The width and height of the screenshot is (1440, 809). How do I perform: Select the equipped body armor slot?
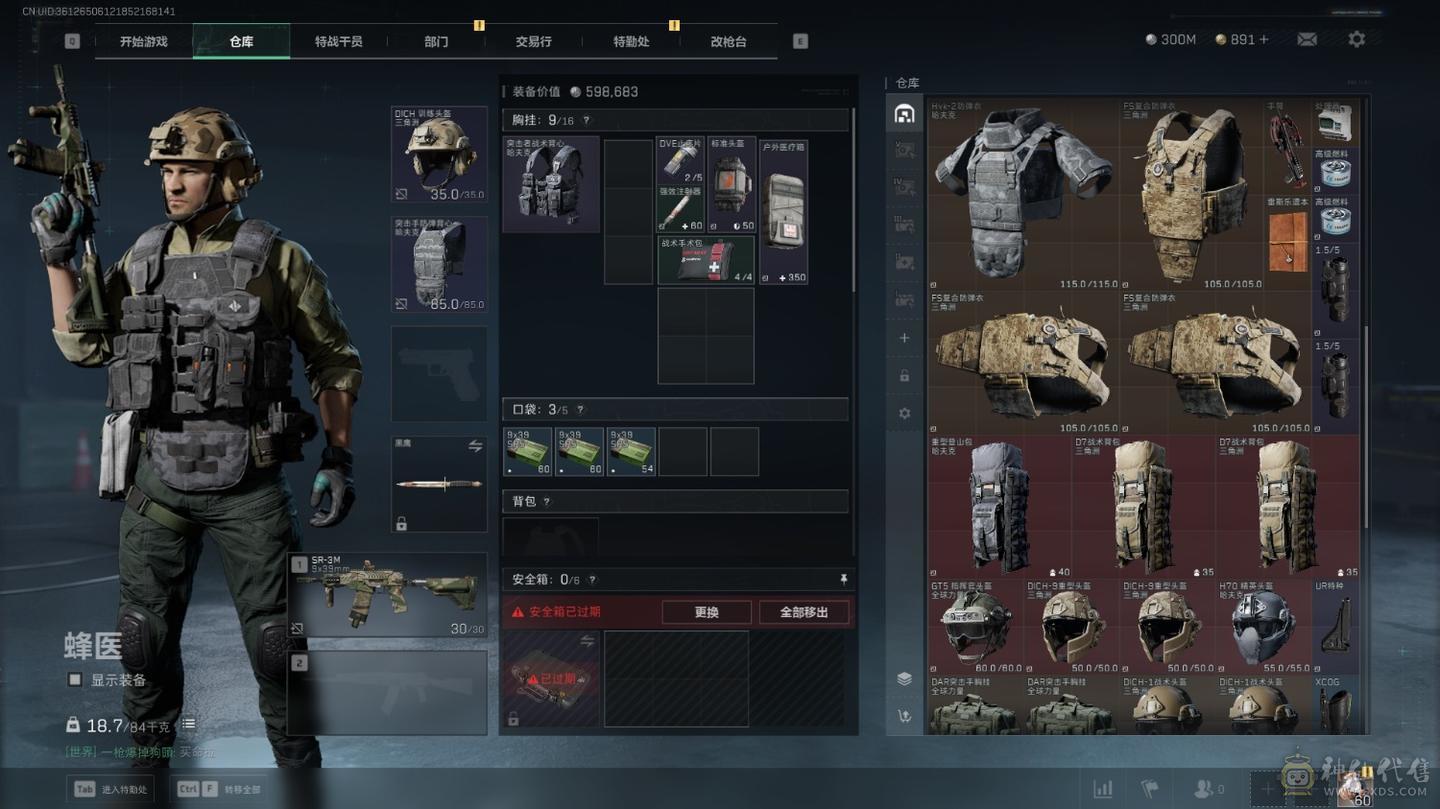tap(439, 264)
